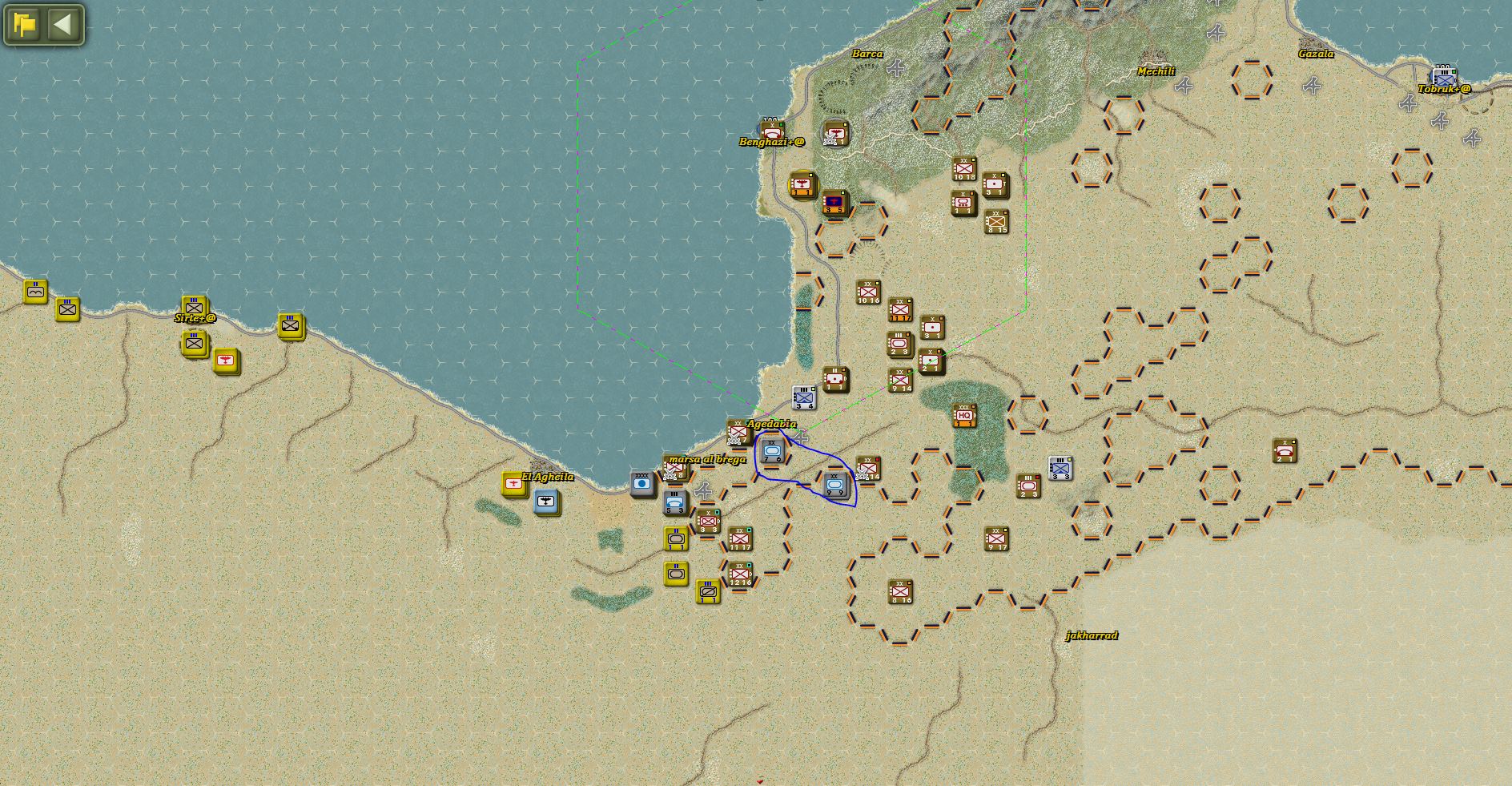Select the 7-6 panzer division near Agedabia

(x=771, y=451)
